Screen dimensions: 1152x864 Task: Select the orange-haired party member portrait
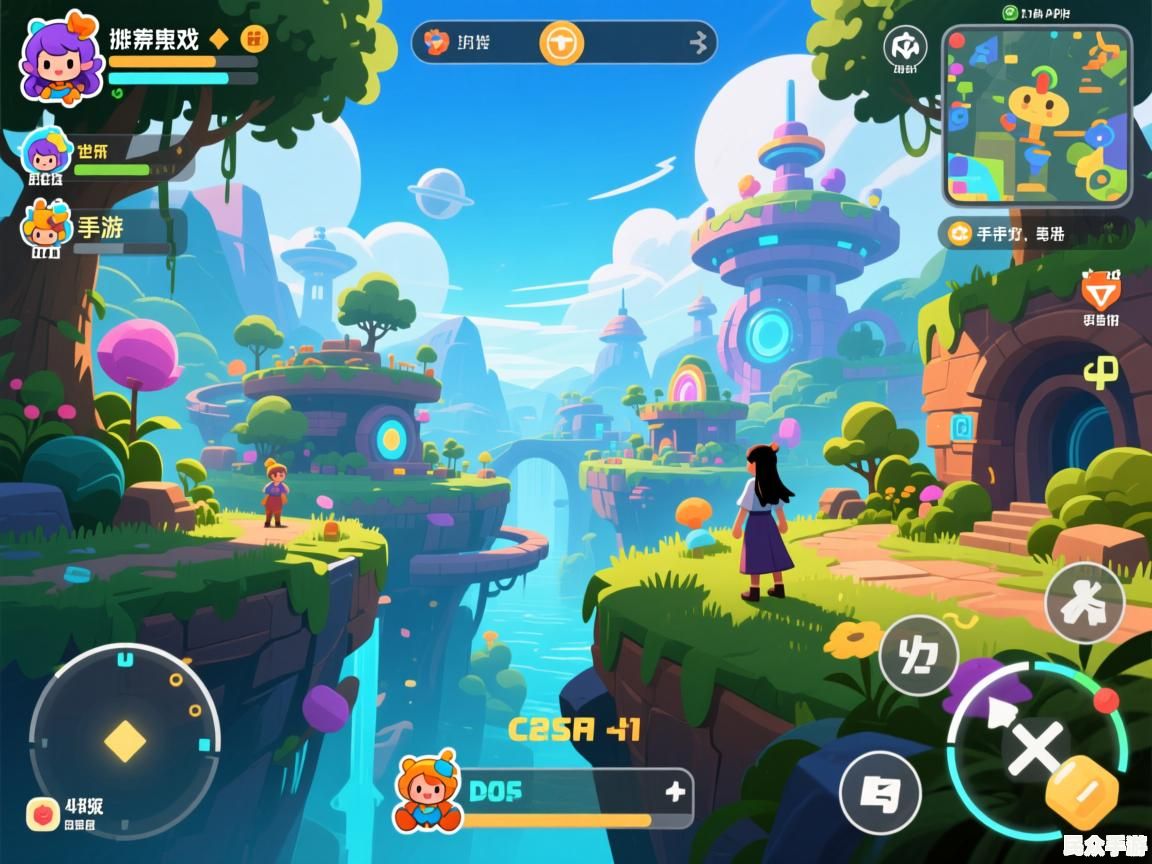(x=44, y=229)
